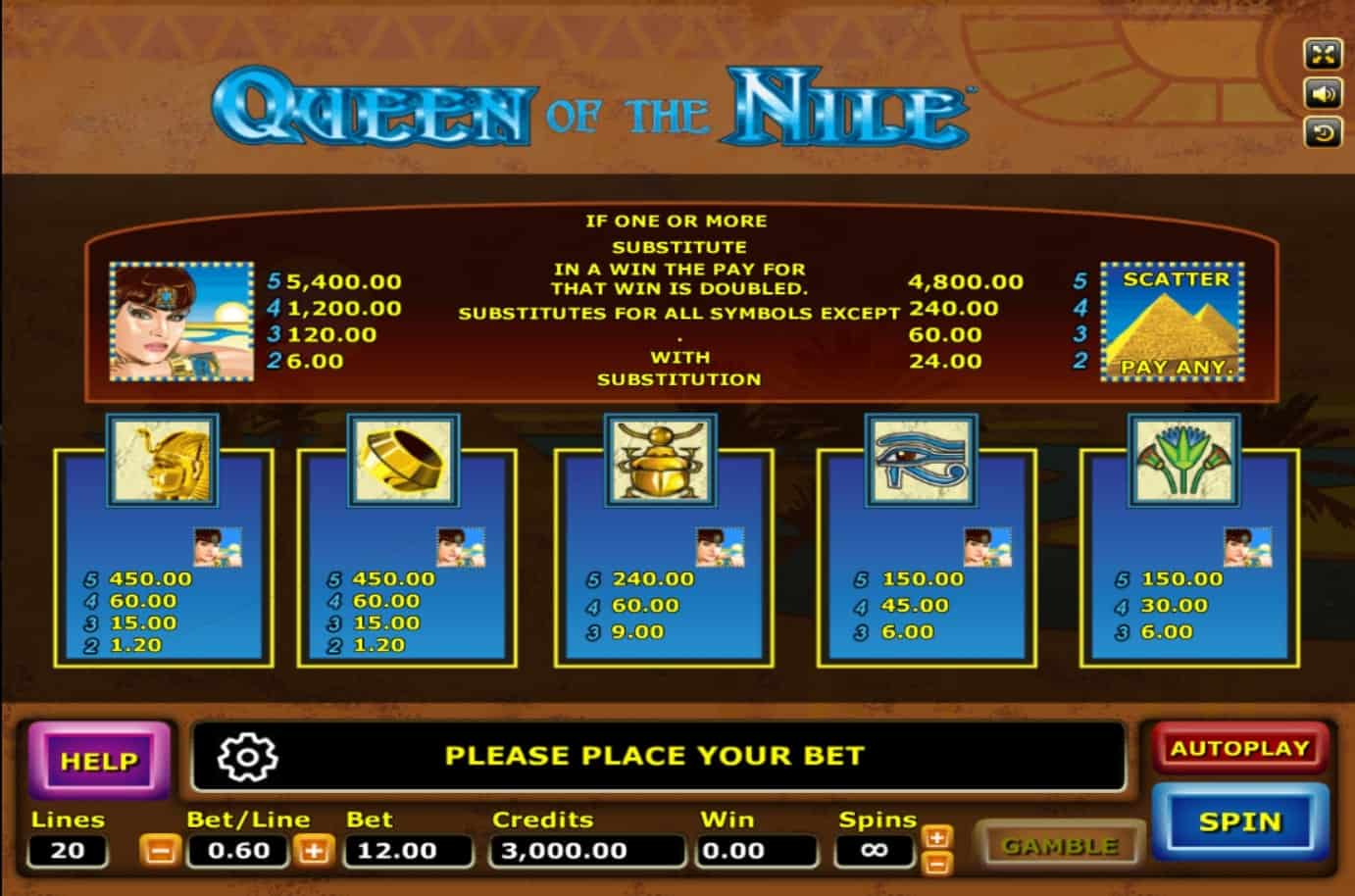This screenshot has width=1355, height=896.
Task: Open the game history icon
Action: [x=1323, y=132]
